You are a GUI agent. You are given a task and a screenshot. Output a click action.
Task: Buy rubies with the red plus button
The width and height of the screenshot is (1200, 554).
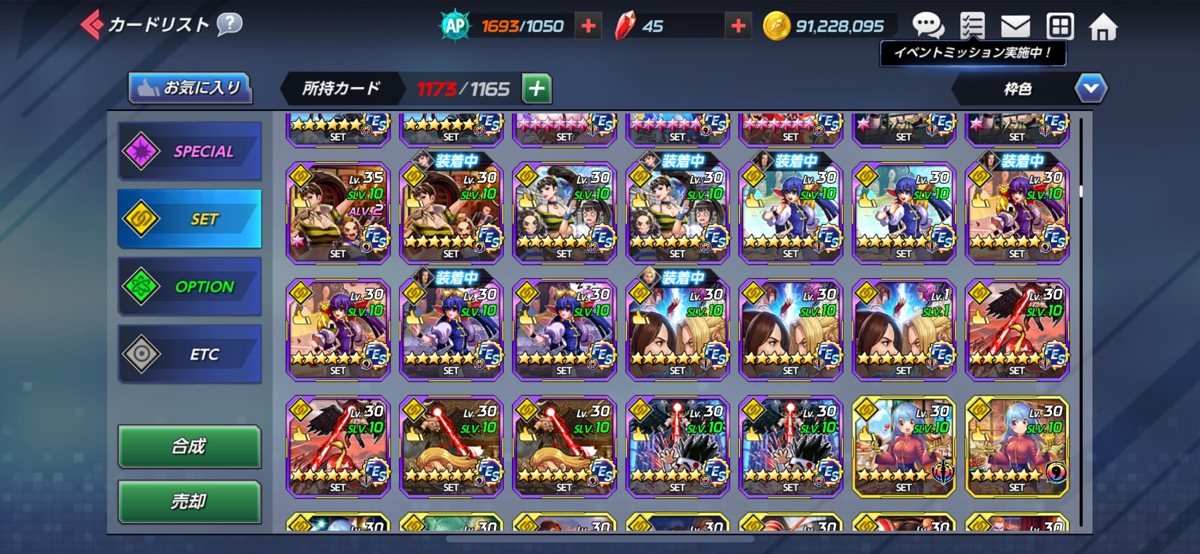coord(738,26)
